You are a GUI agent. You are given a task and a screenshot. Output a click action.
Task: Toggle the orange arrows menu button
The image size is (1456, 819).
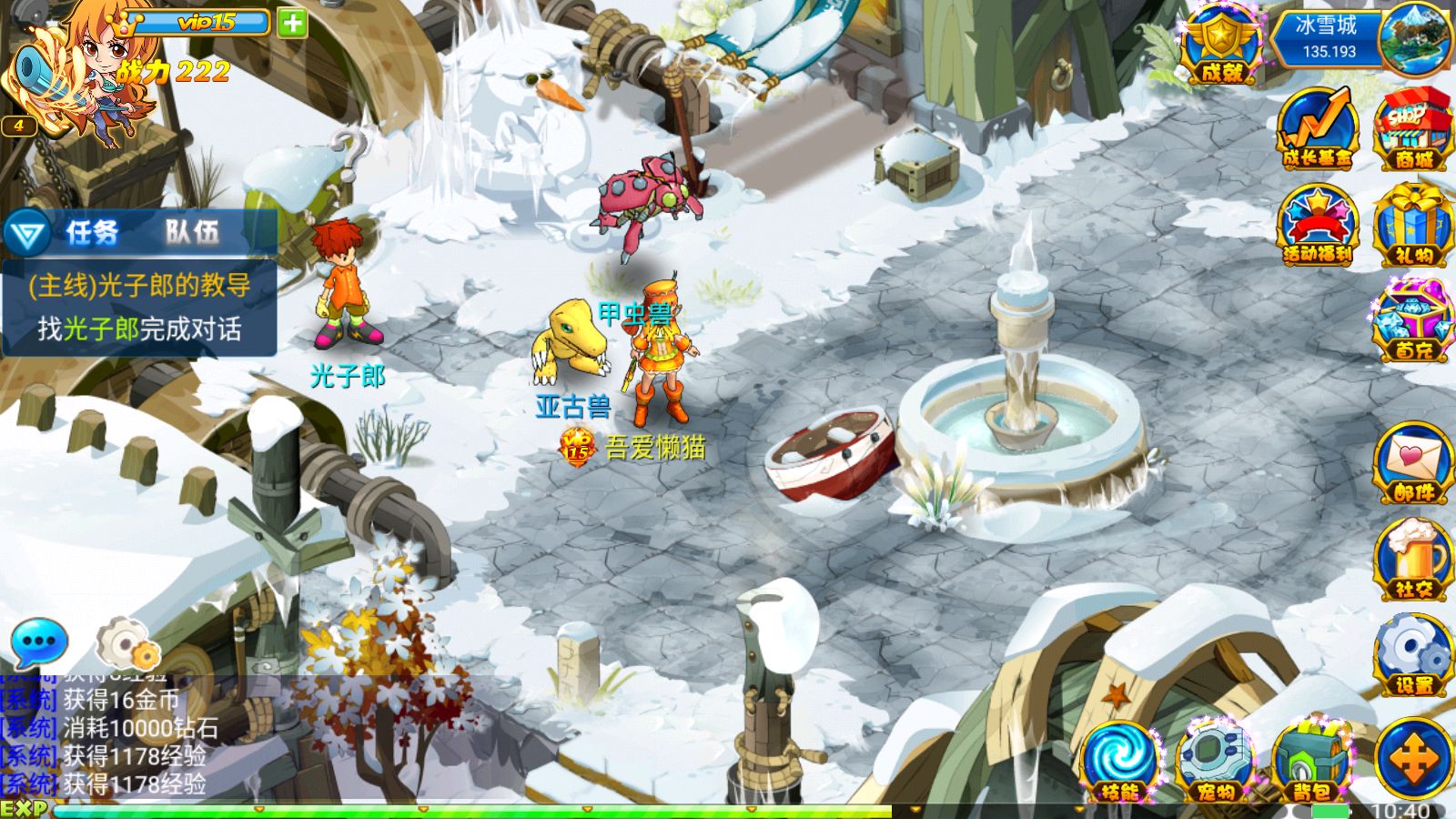(x=1412, y=760)
